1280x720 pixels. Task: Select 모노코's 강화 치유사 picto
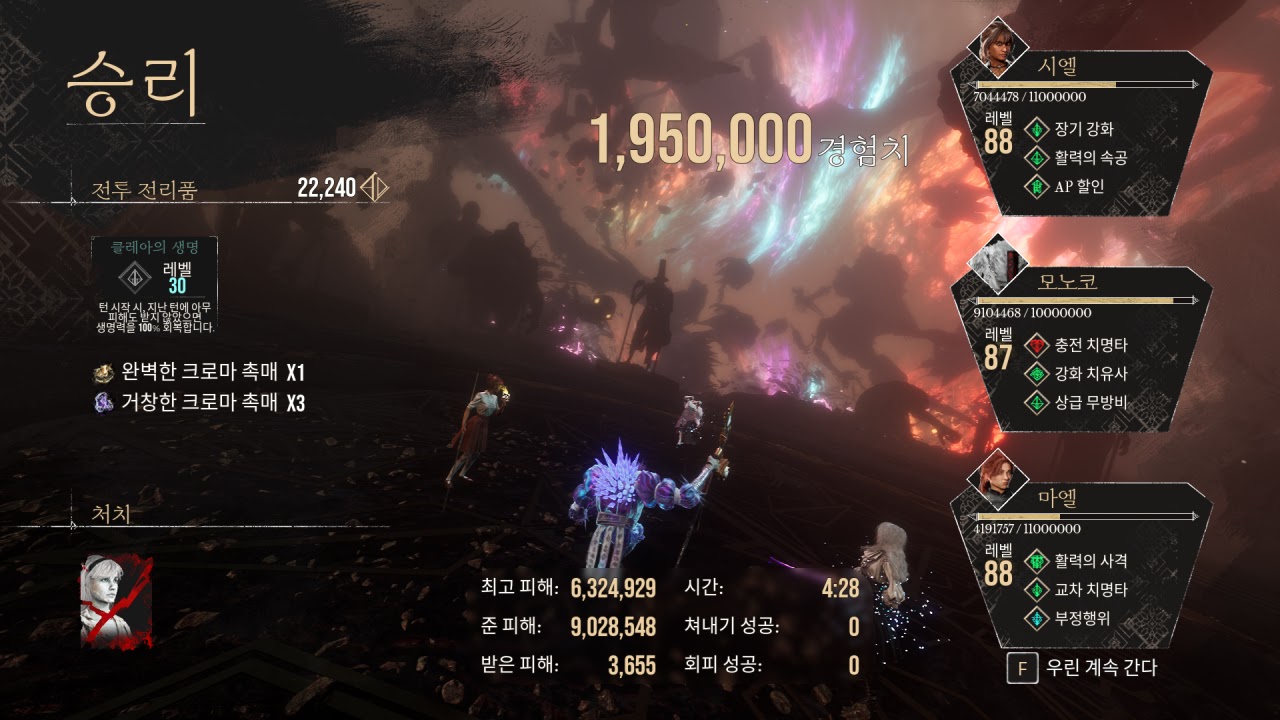pos(1077,374)
